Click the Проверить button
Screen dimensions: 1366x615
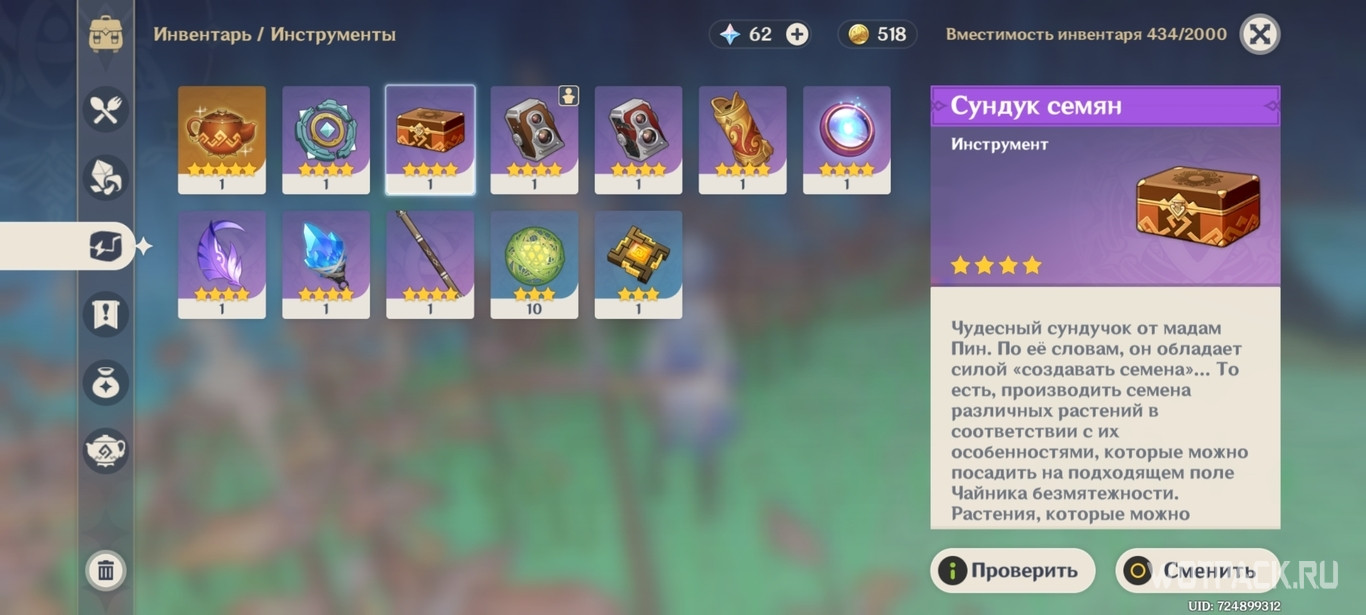click(x=1012, y=571)
